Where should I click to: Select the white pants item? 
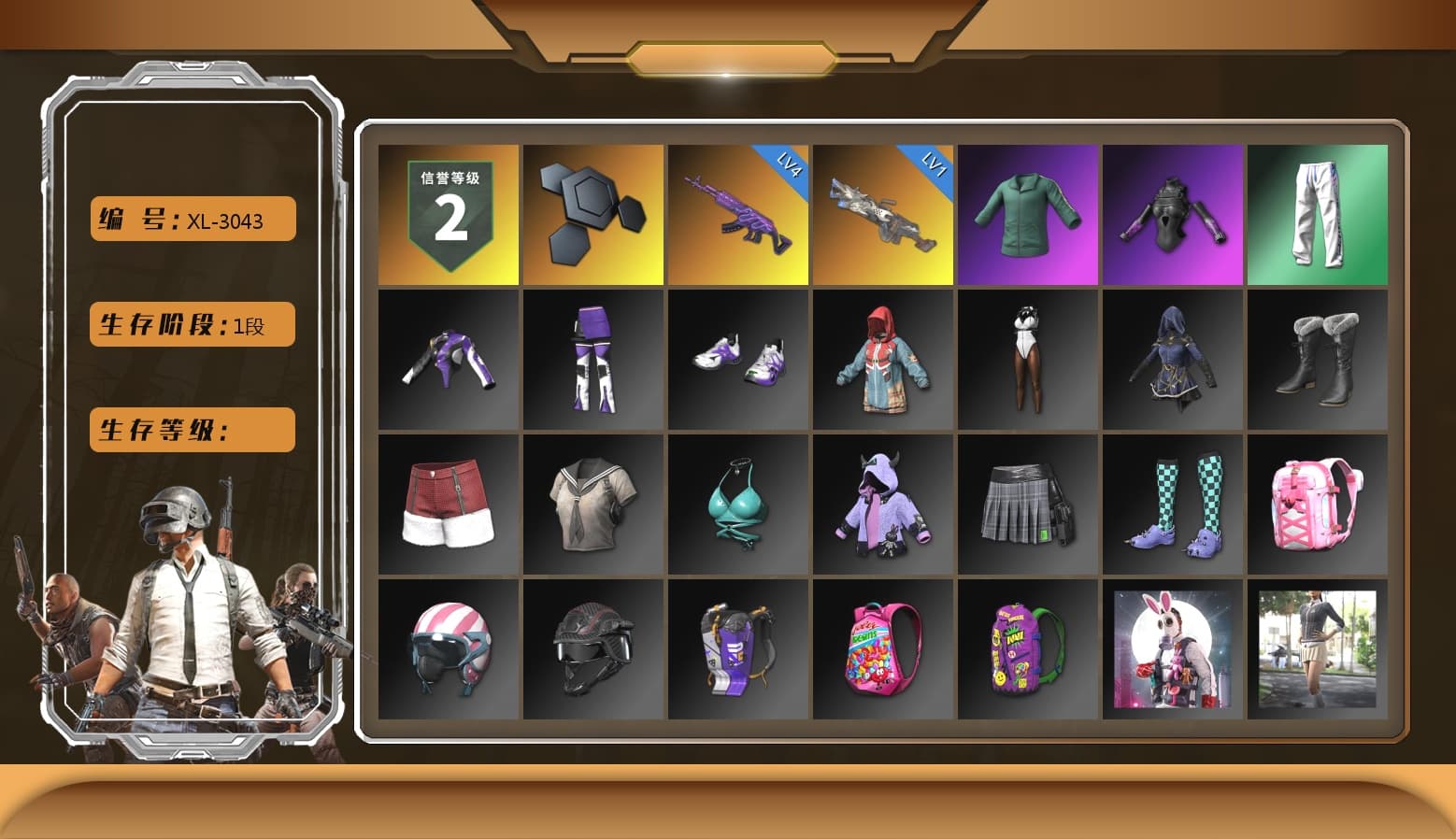pyautogui.click(x=1319, y=214)
